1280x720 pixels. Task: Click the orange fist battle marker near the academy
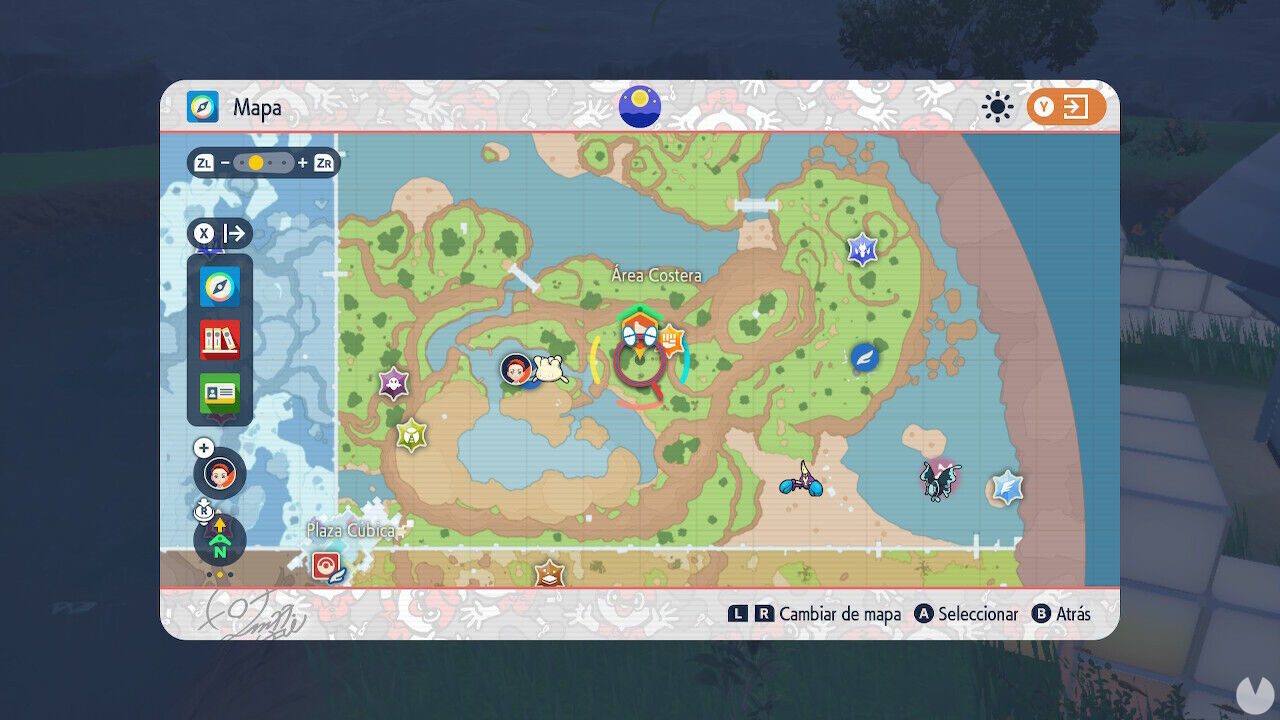pyautogui.click(x=673, y=341)
